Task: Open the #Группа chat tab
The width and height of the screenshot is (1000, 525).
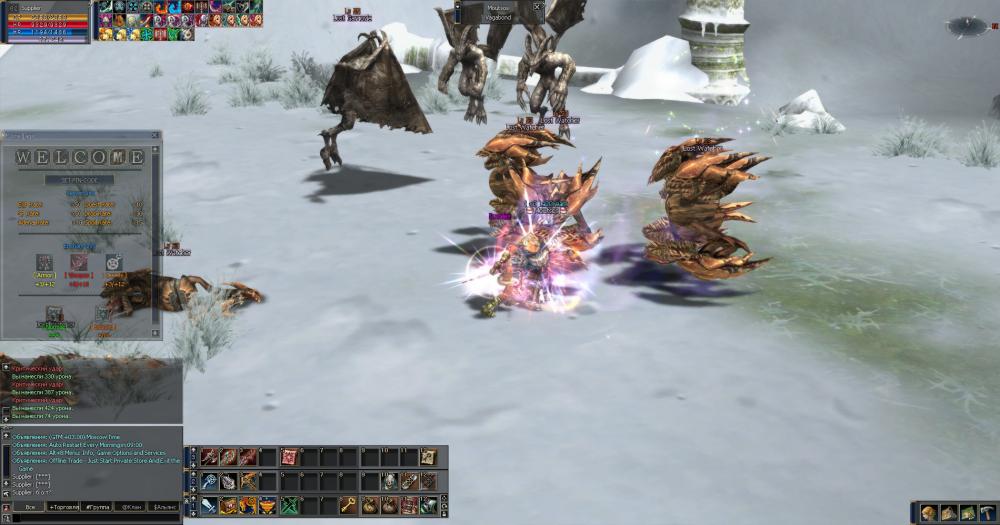Action: (x=97, y=507)
